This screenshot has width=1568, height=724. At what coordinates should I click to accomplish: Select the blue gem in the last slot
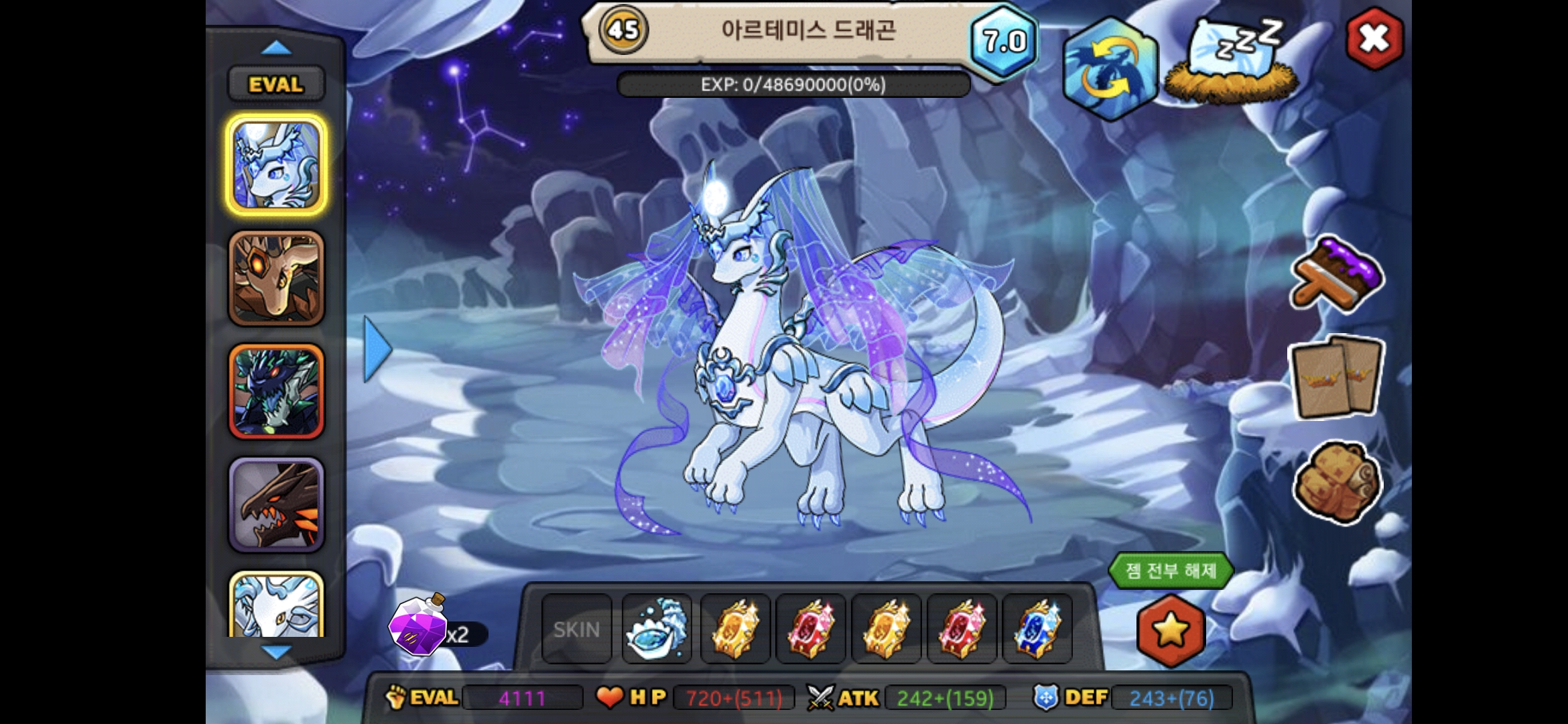[x=1037, y=629]
